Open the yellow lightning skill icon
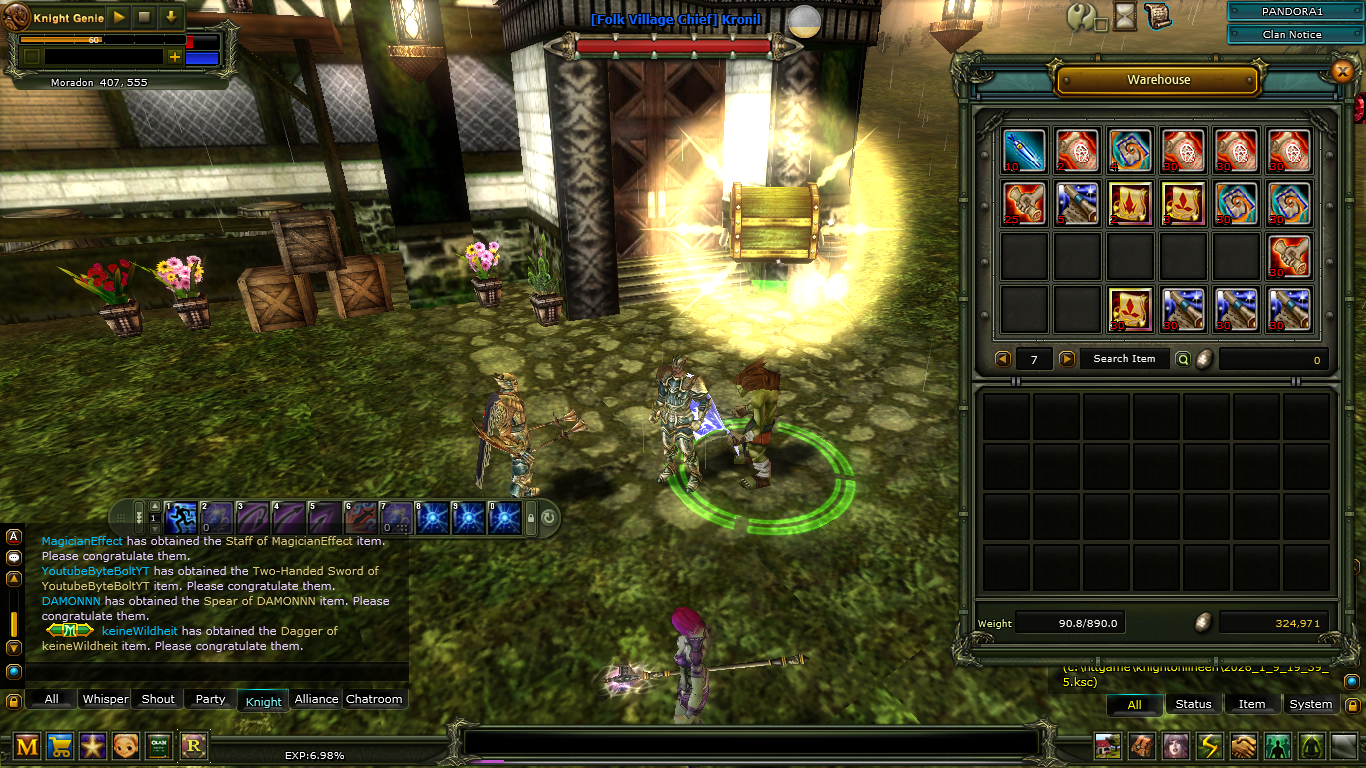1366x768 pixels. pyautogui.click(x=1210, y=745)
